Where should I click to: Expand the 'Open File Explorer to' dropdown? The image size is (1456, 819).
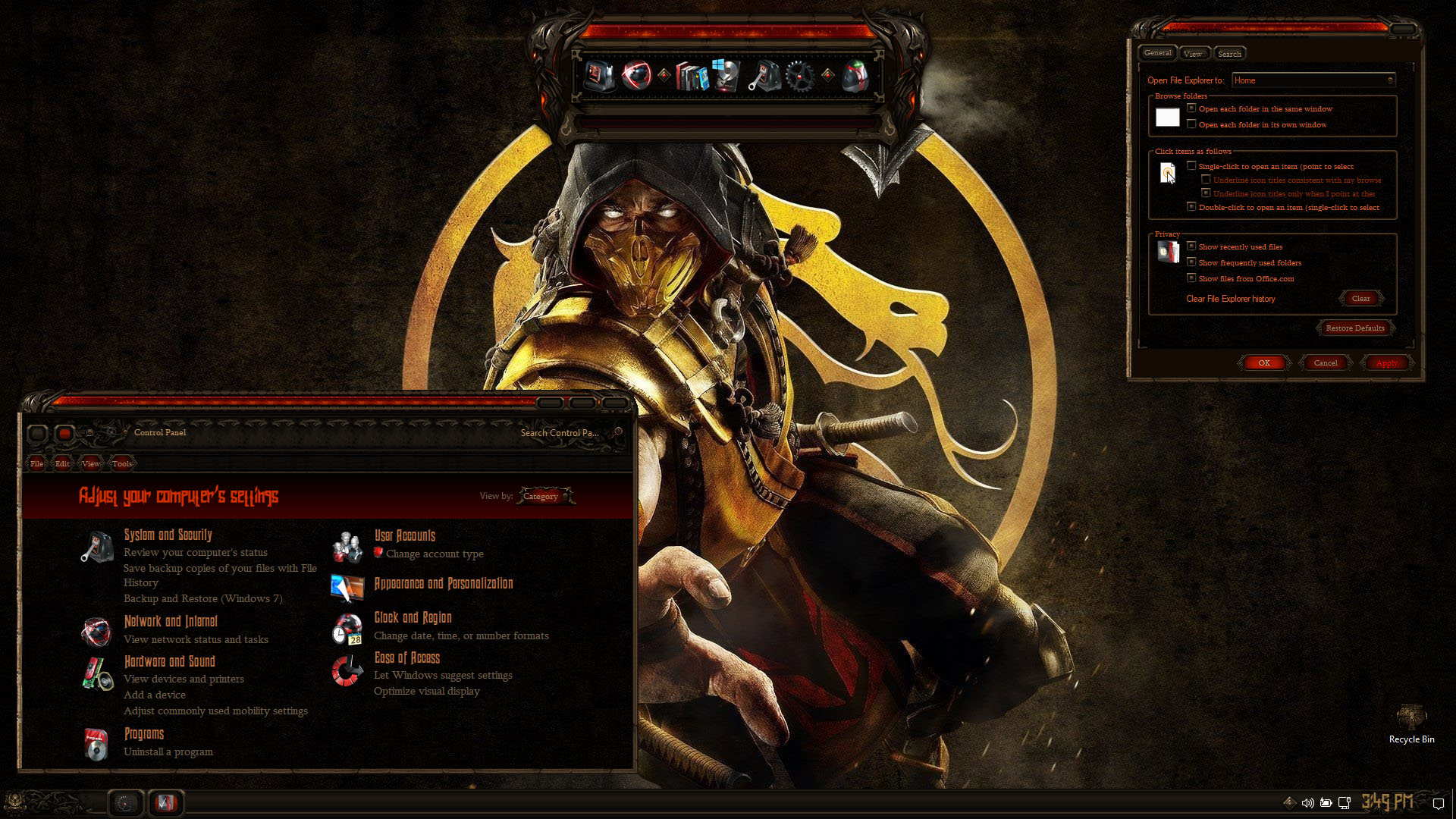(x=1313, y=80)
